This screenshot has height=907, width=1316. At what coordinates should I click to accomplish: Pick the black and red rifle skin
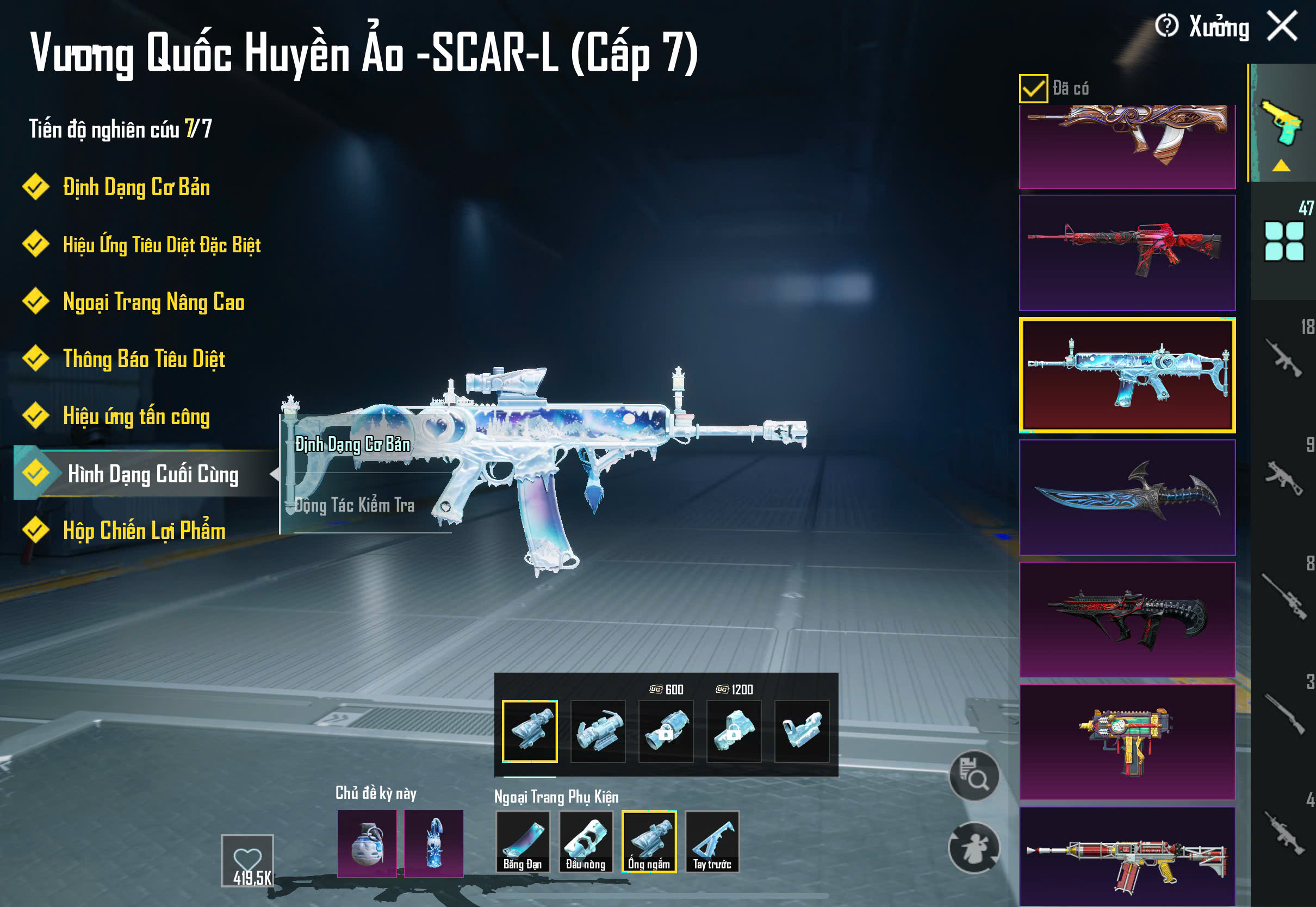(x=1127, y=619)
